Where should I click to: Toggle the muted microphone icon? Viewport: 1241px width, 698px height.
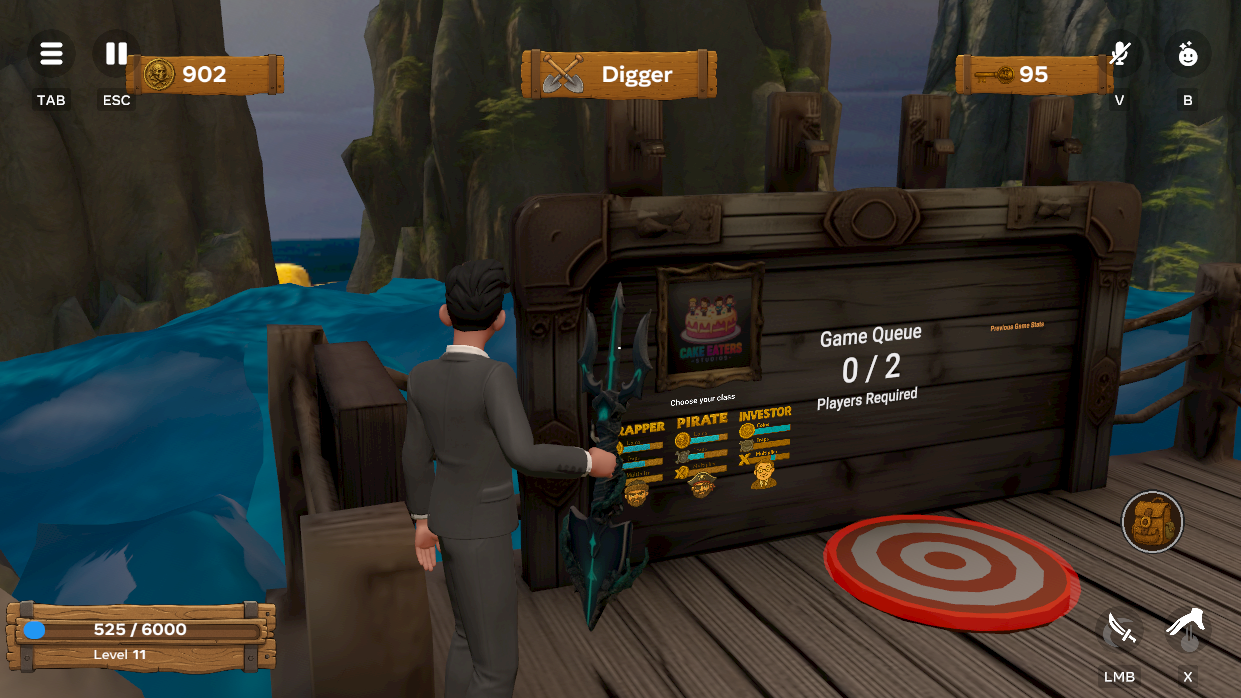(x=1120, y=54)
